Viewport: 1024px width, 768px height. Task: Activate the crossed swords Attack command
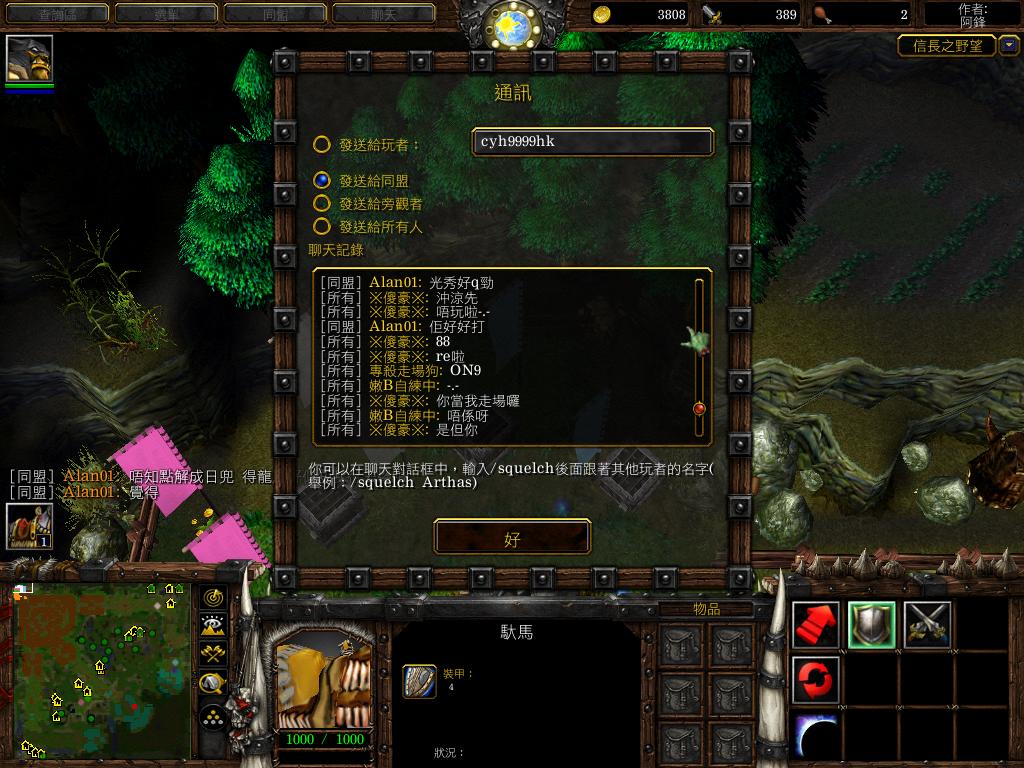click(x=927, y=625)
